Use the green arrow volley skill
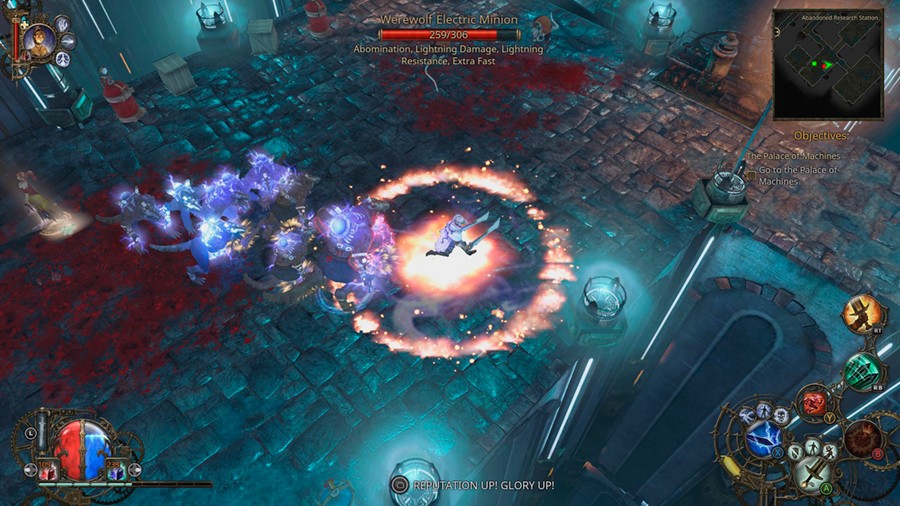The width and height of the screenshot is (900, 506). (862, 371)
